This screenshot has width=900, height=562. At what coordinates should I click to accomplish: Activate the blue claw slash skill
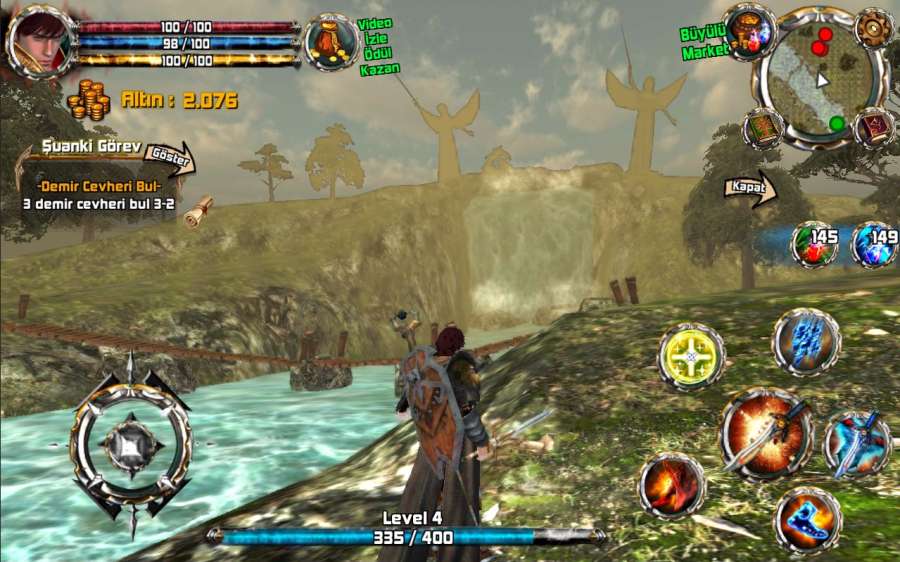[x=806, y=343]
